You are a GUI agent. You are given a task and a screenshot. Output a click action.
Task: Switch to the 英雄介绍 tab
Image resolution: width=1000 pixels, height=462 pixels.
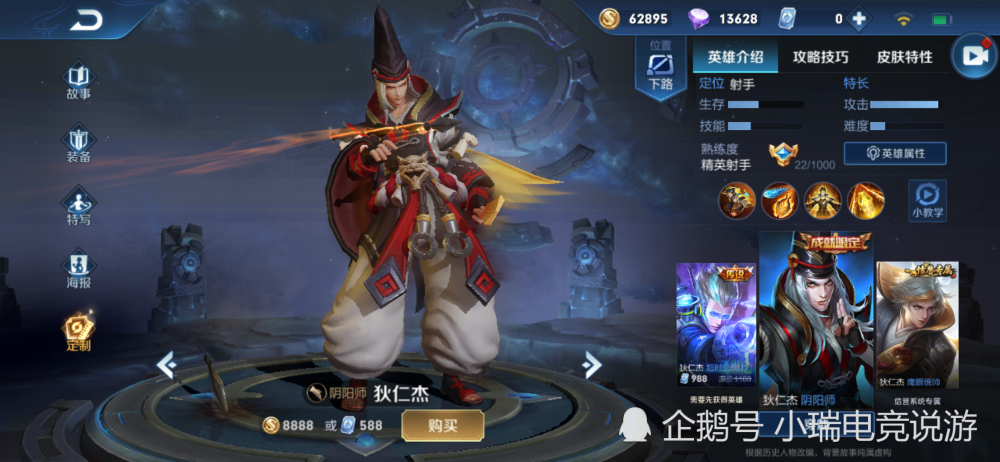point(735,57)
